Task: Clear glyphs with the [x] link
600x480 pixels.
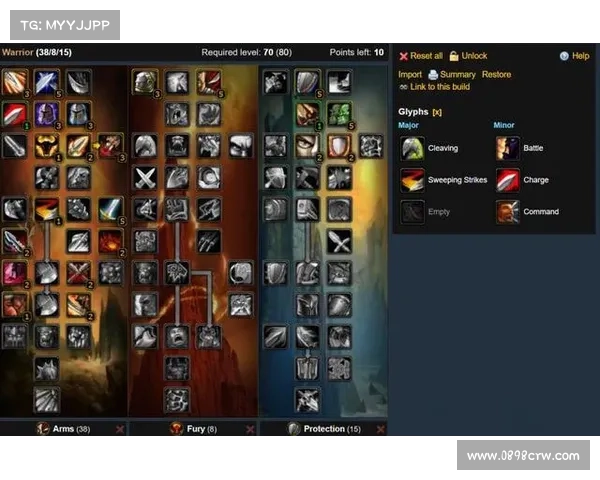Action: [437, 112]
